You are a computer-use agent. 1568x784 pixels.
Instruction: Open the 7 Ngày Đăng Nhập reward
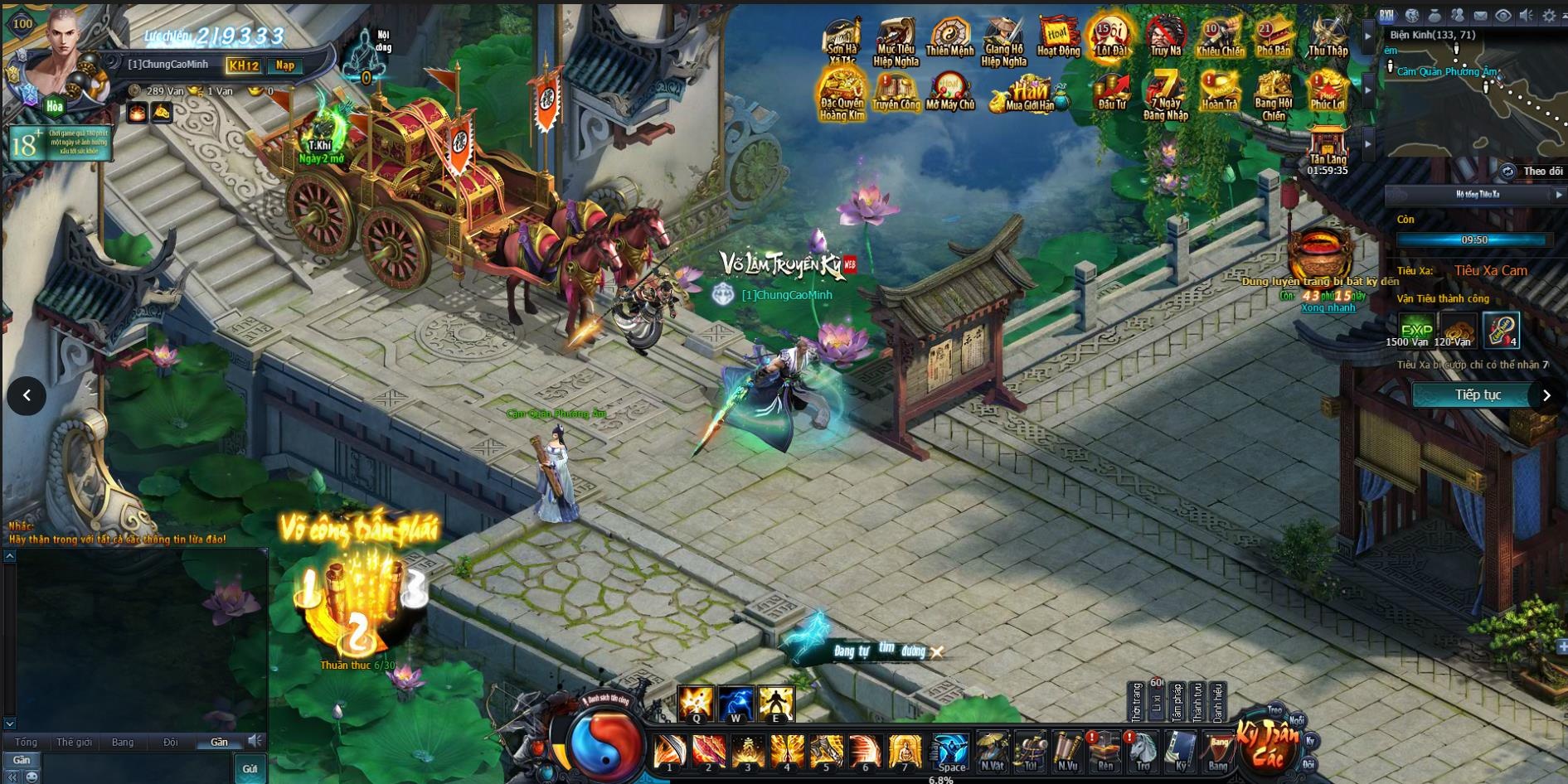(1166, 94)
